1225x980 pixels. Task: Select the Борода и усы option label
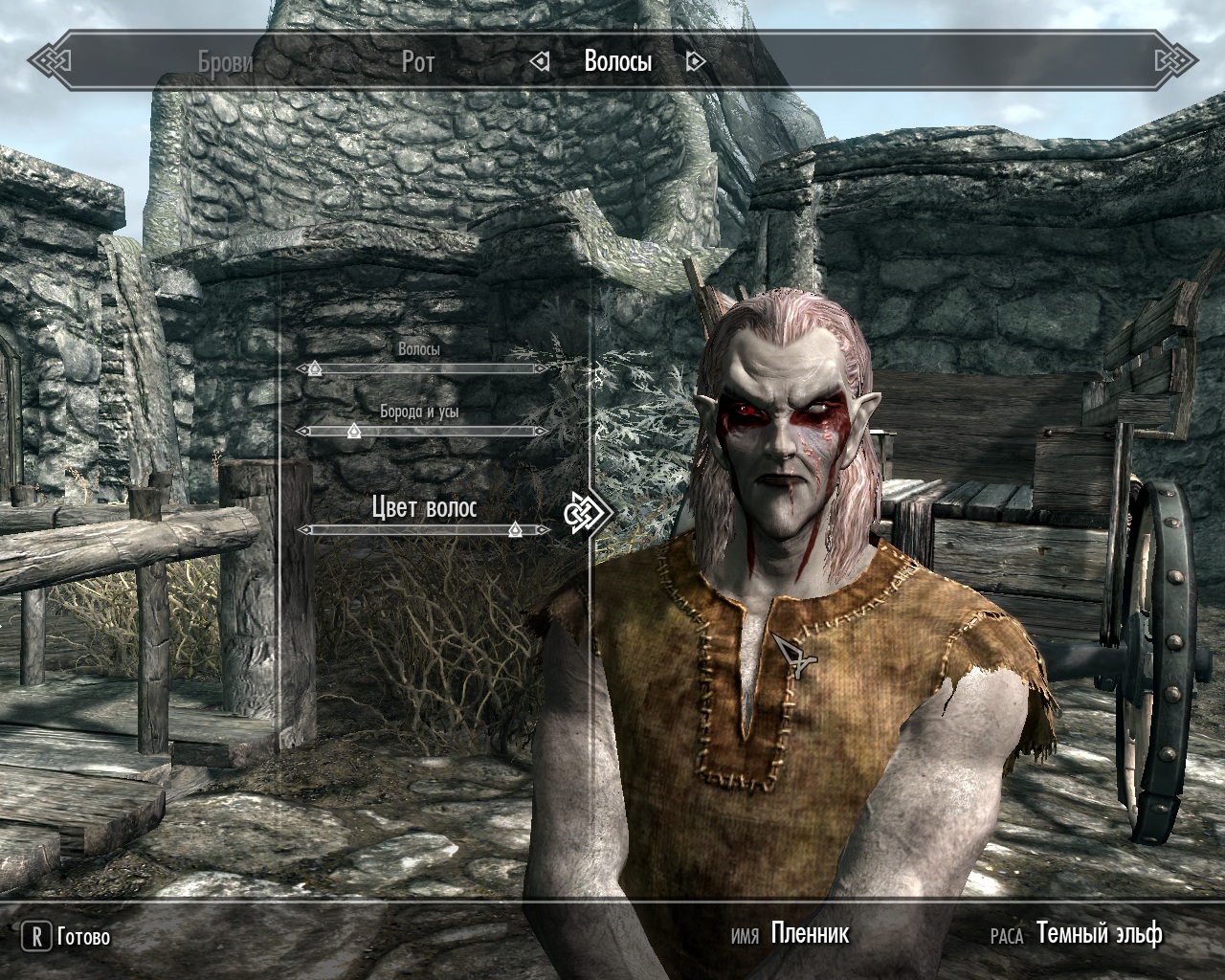click(x=419, y=412)
